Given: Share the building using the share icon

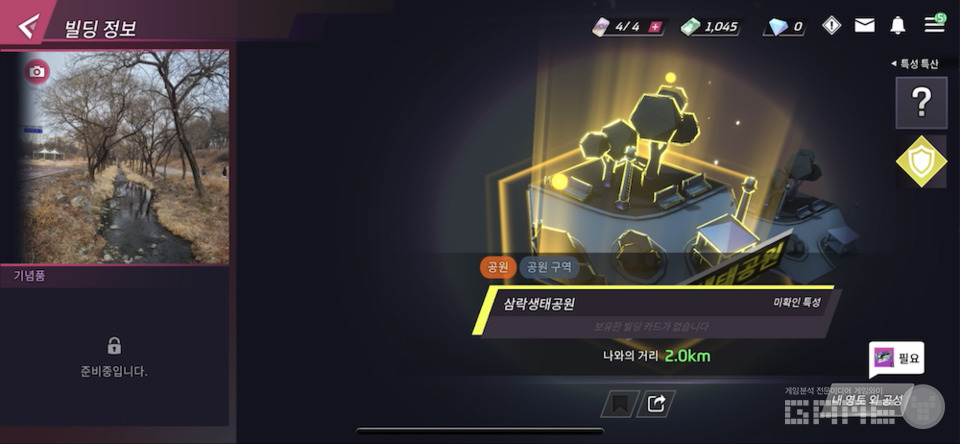Looking at the screenshot, I should point(656,403).
